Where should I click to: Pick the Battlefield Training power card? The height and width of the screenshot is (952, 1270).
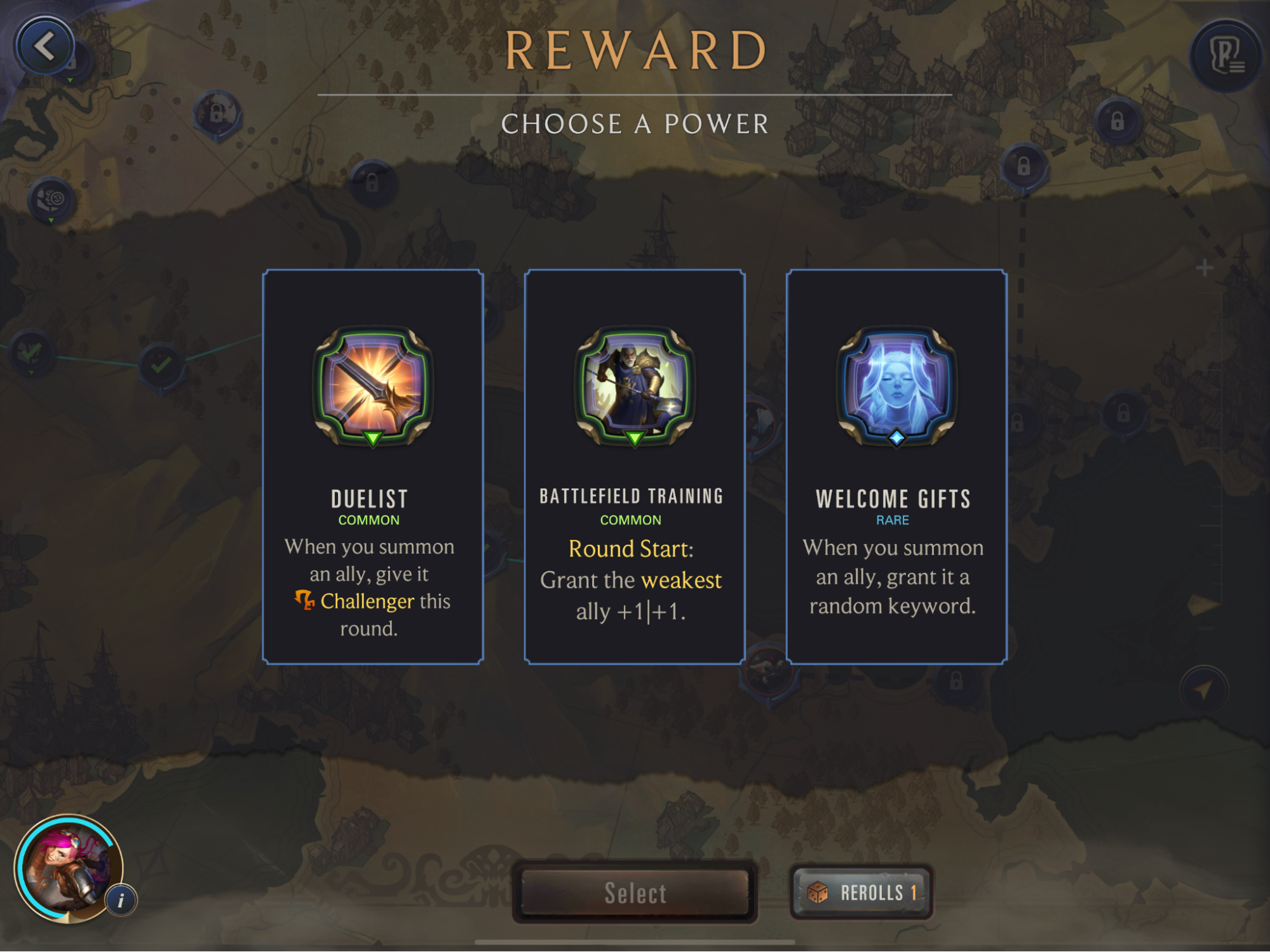(x=634, y=467)
